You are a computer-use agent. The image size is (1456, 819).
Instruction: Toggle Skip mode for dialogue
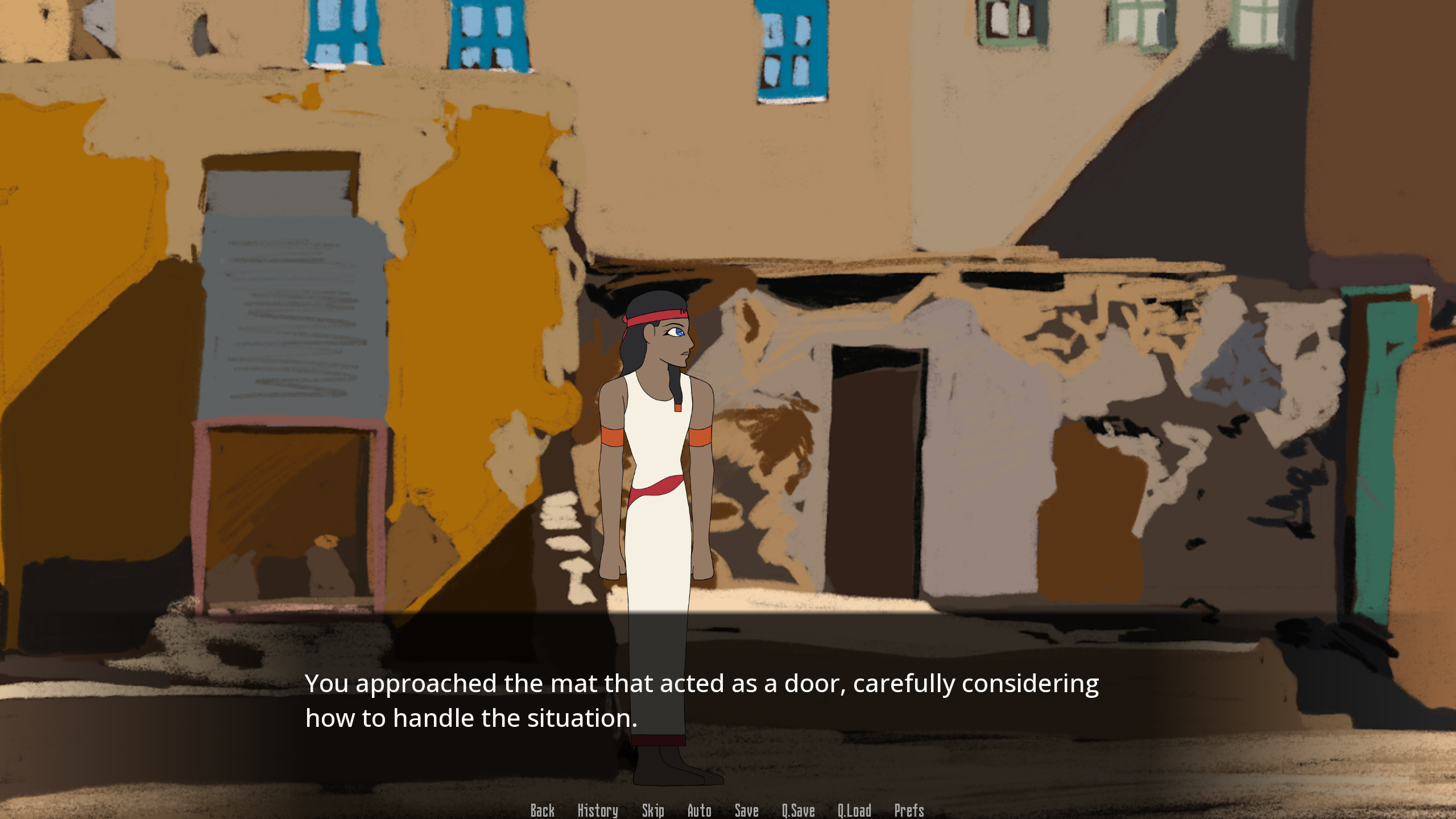653,810
